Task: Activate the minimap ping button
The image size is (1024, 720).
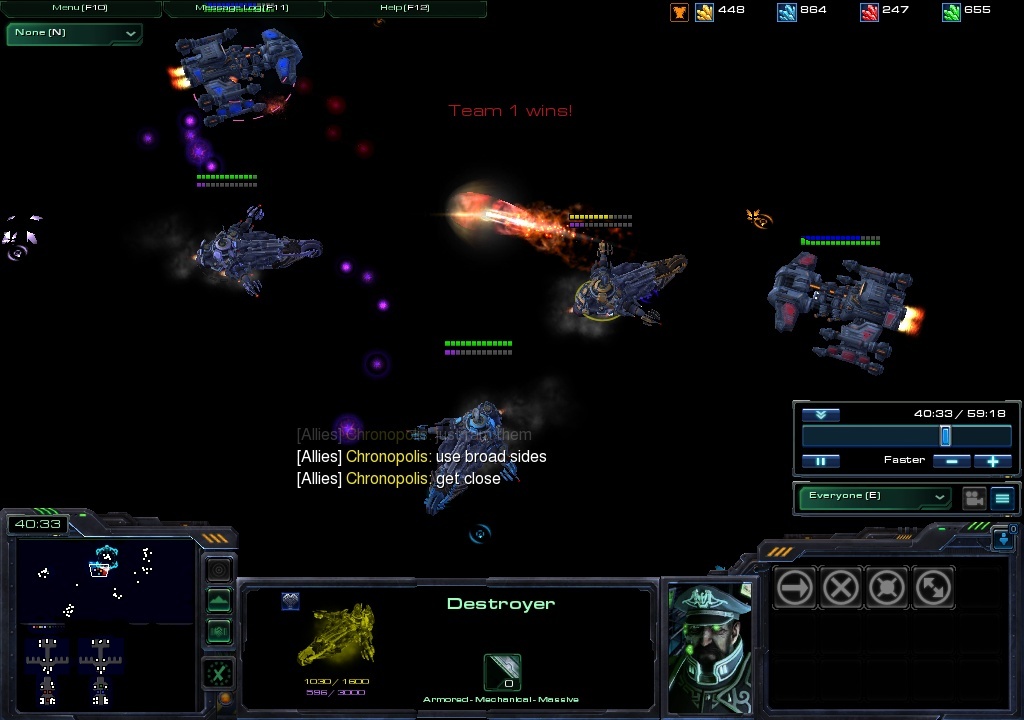Action: (x=219, y=570)
